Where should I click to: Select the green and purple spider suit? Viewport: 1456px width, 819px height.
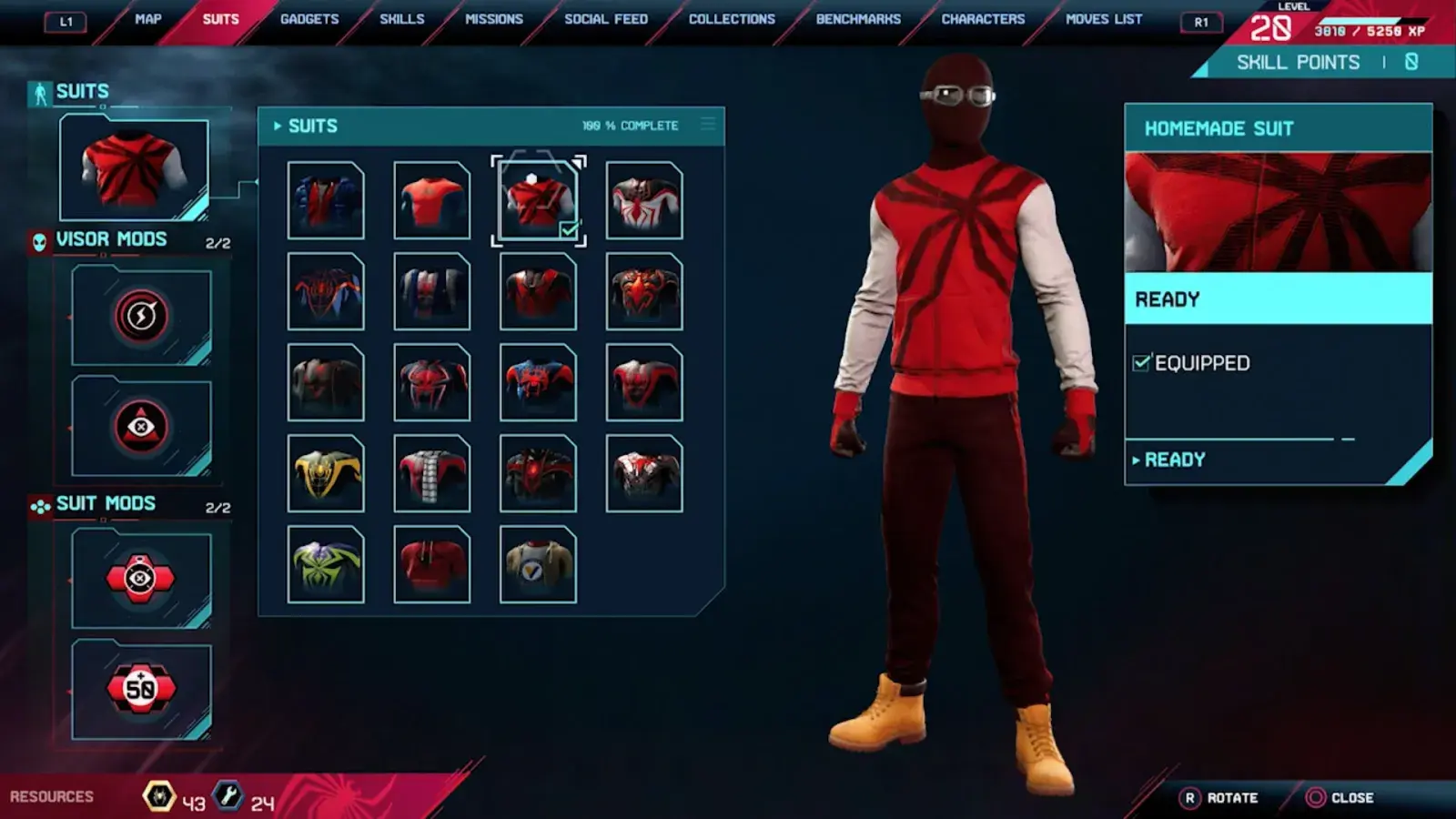326,565
